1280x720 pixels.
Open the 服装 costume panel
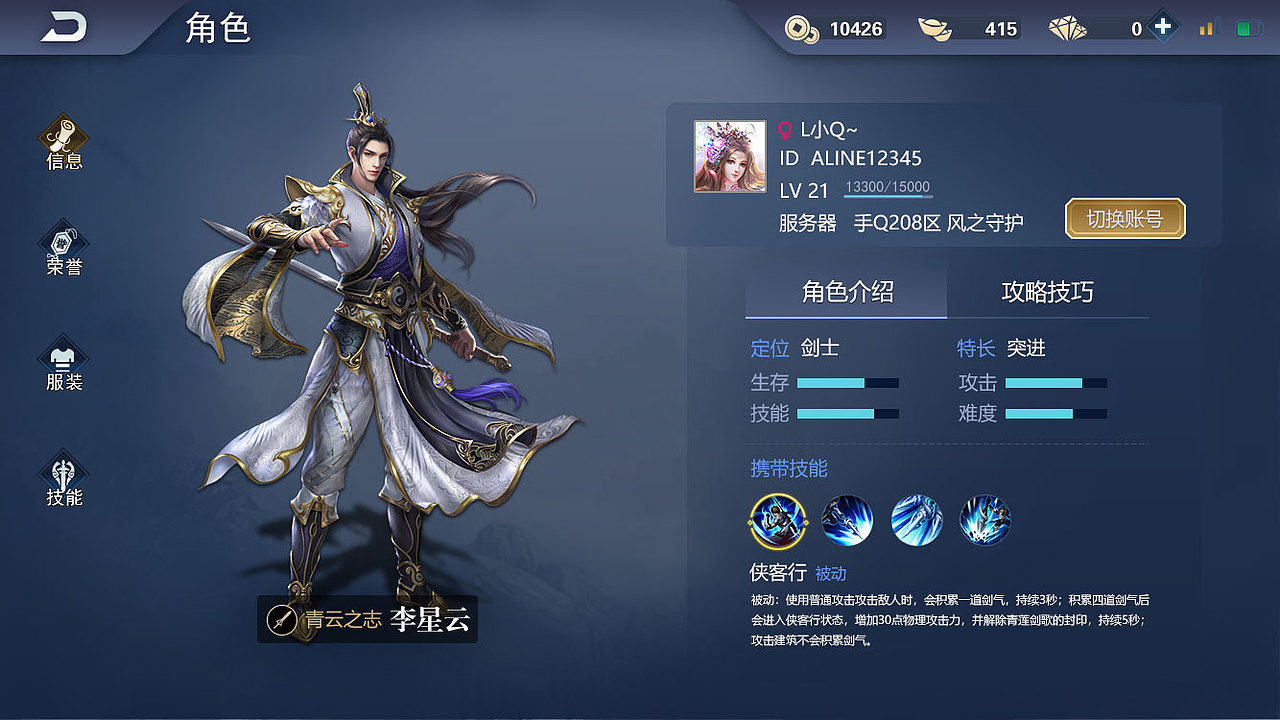pos(63,362)
